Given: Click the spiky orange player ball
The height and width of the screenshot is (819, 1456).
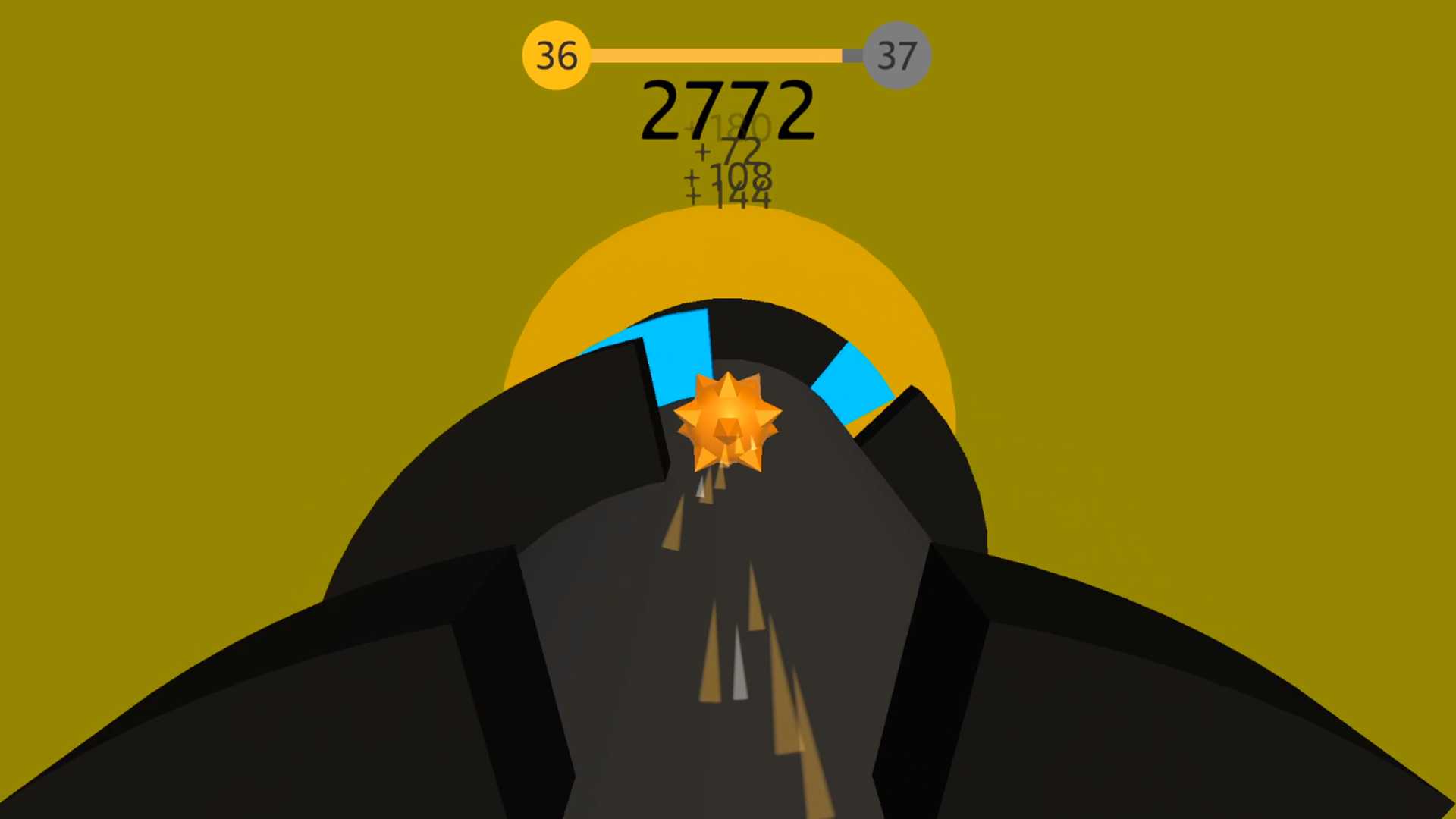Looking at the screenshot, I should (726, 421).
